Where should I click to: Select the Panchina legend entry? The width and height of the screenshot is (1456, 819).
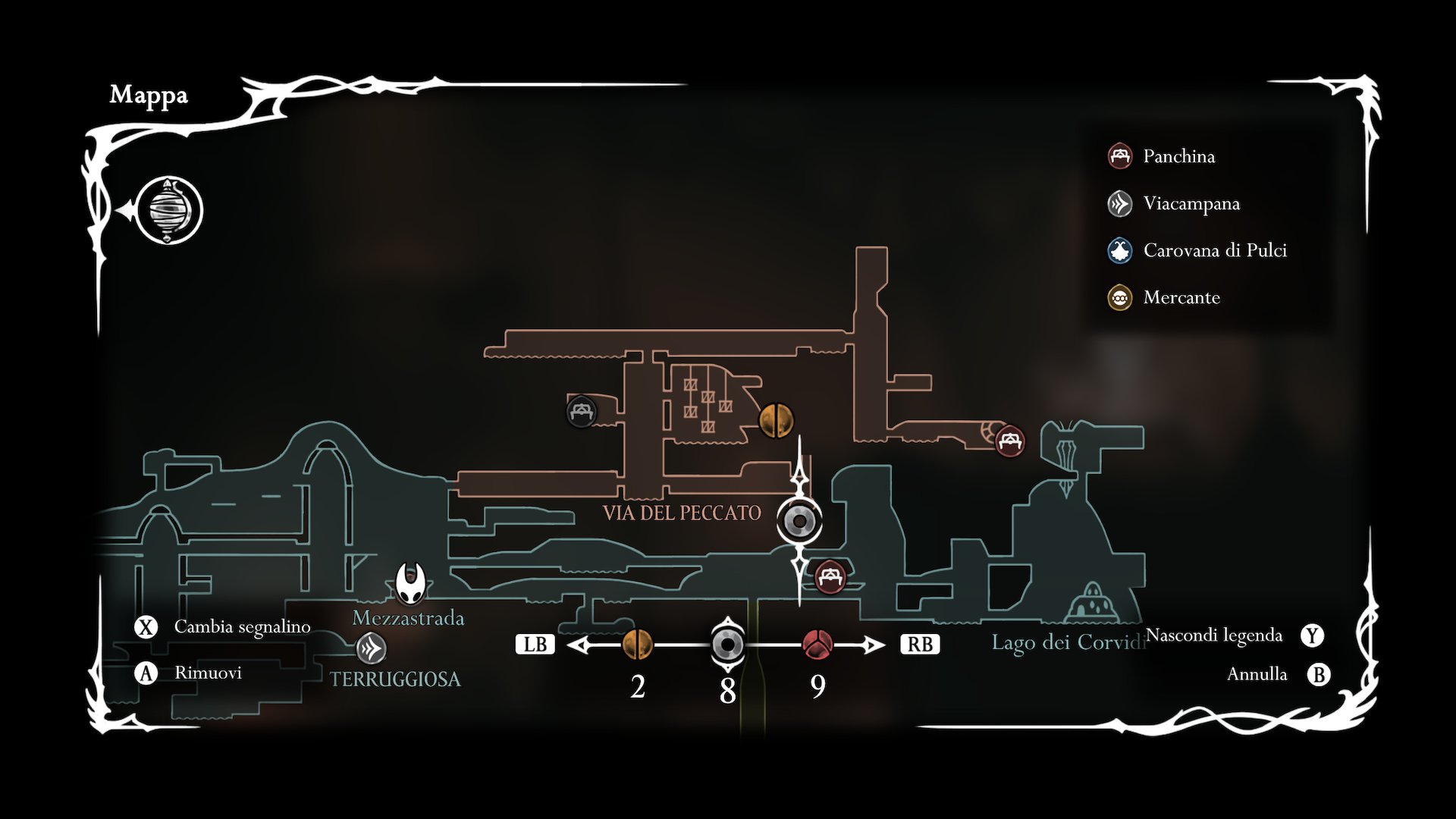[x=1178, y=156]
